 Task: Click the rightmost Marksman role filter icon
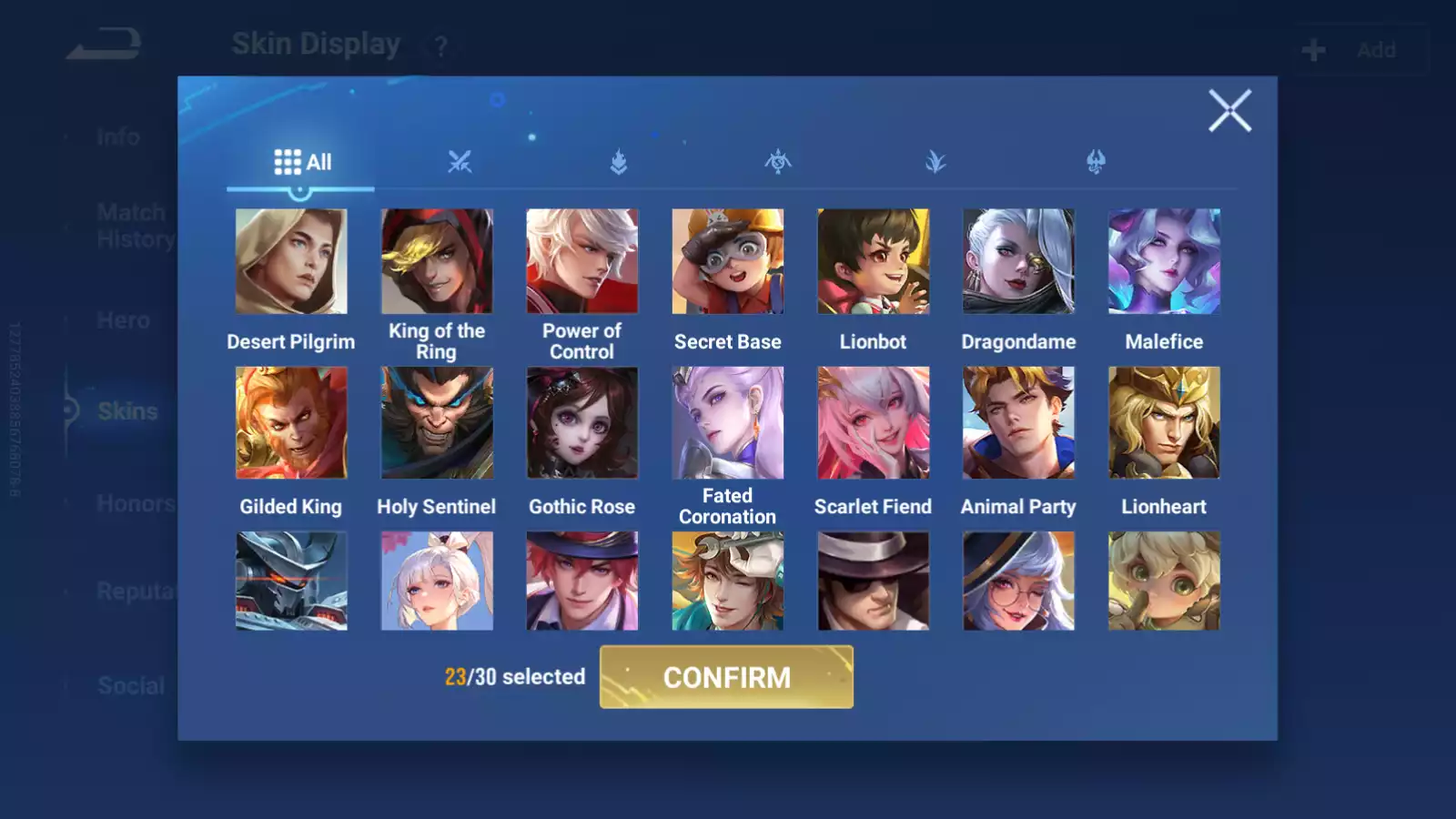[1097, 162]
